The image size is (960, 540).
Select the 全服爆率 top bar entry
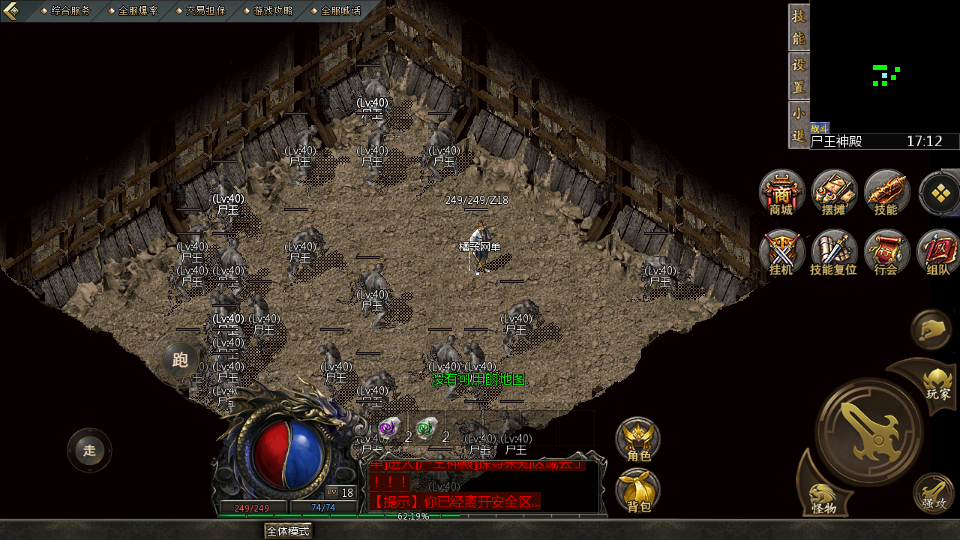[138, 10]
